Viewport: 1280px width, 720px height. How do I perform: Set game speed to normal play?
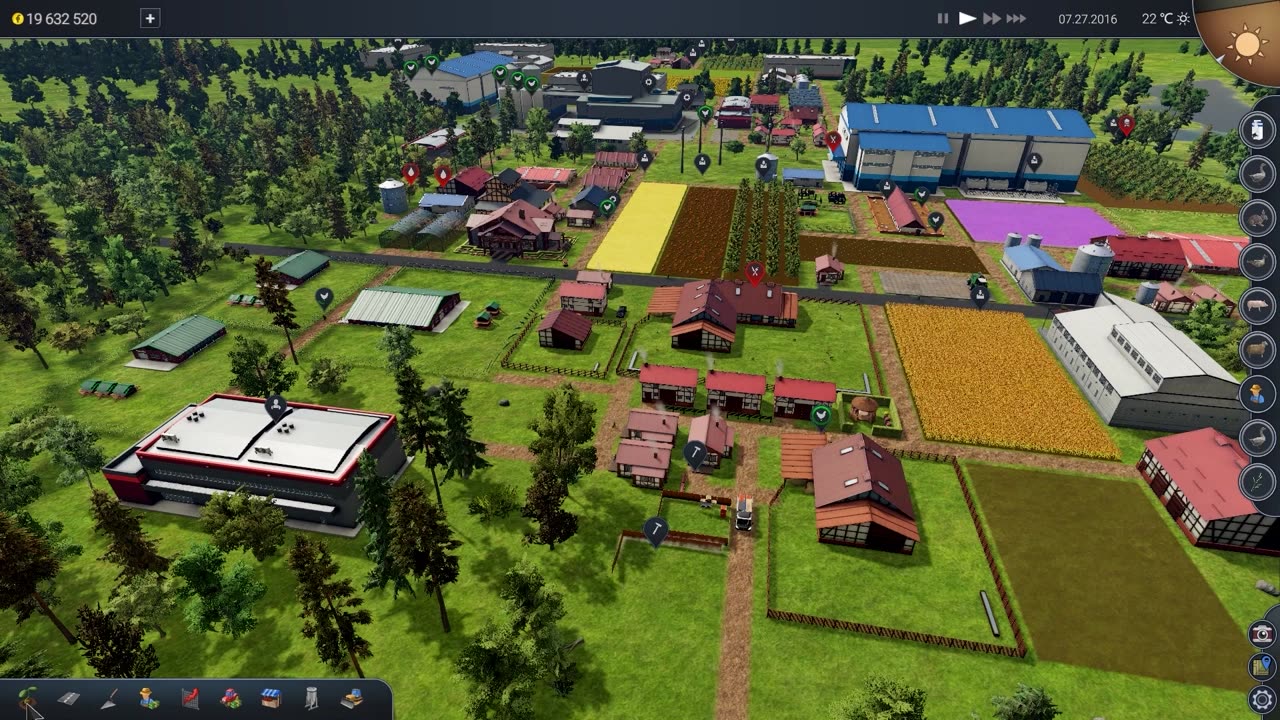tap(967, 18)
